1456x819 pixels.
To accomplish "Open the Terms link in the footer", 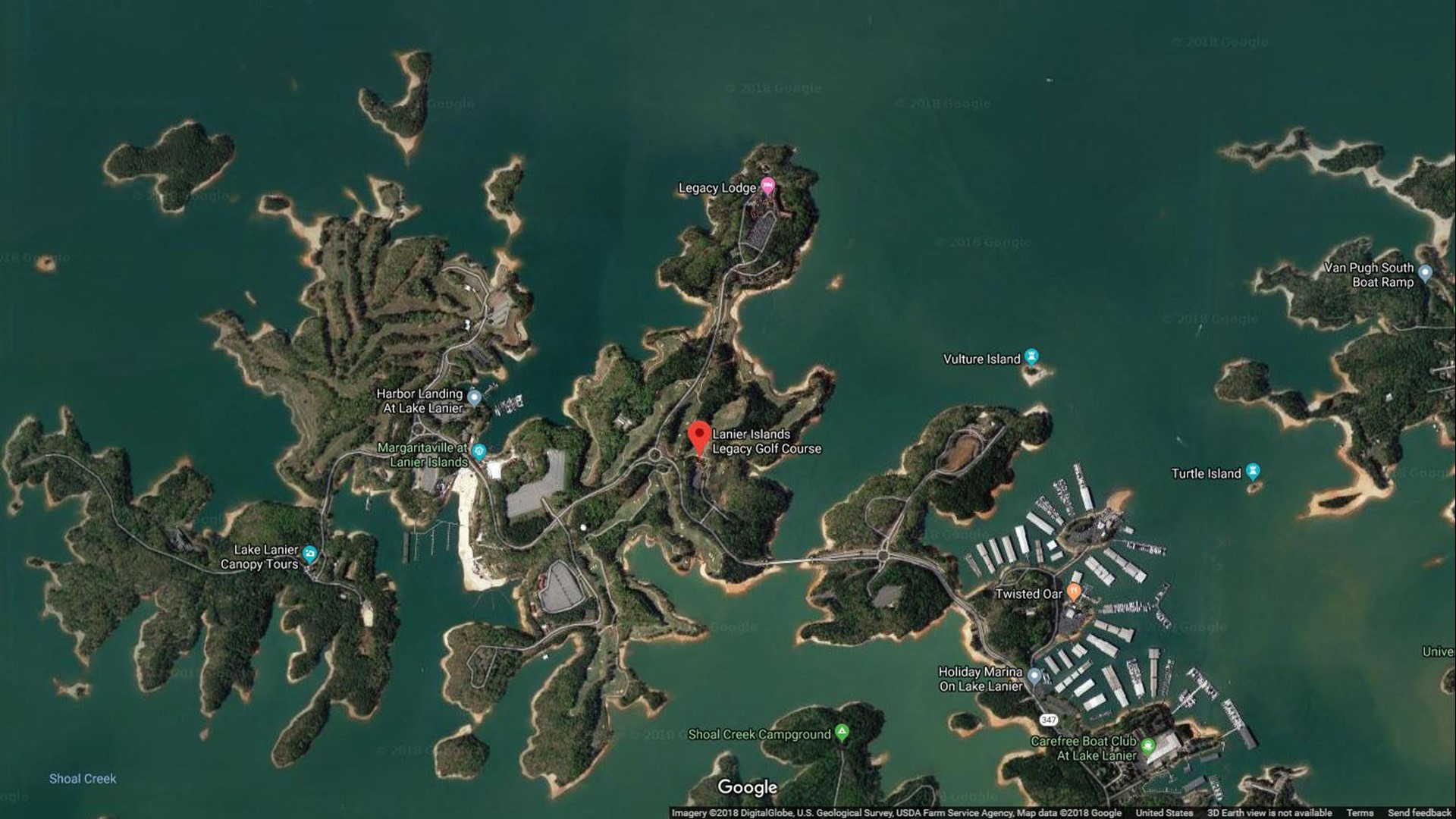I will click(x=1360, y=813).
